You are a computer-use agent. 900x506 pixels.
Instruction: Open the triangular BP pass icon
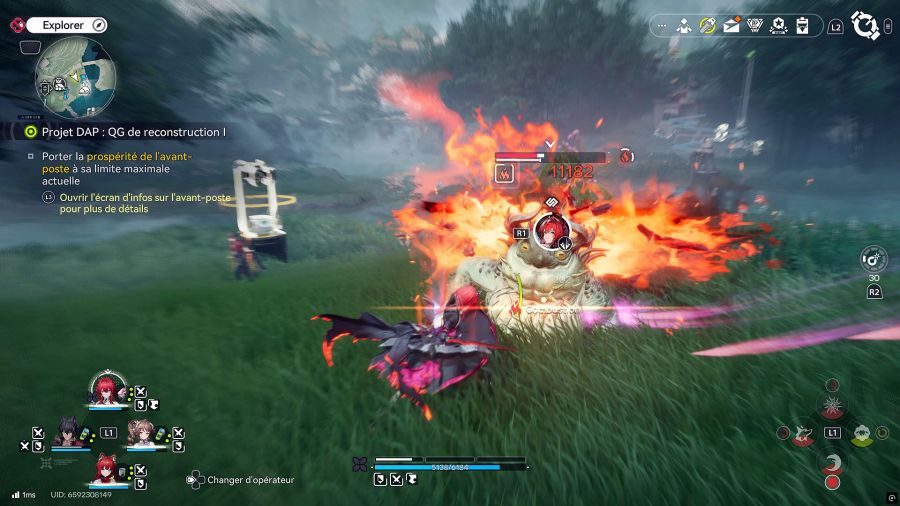(x=755, y=26)
